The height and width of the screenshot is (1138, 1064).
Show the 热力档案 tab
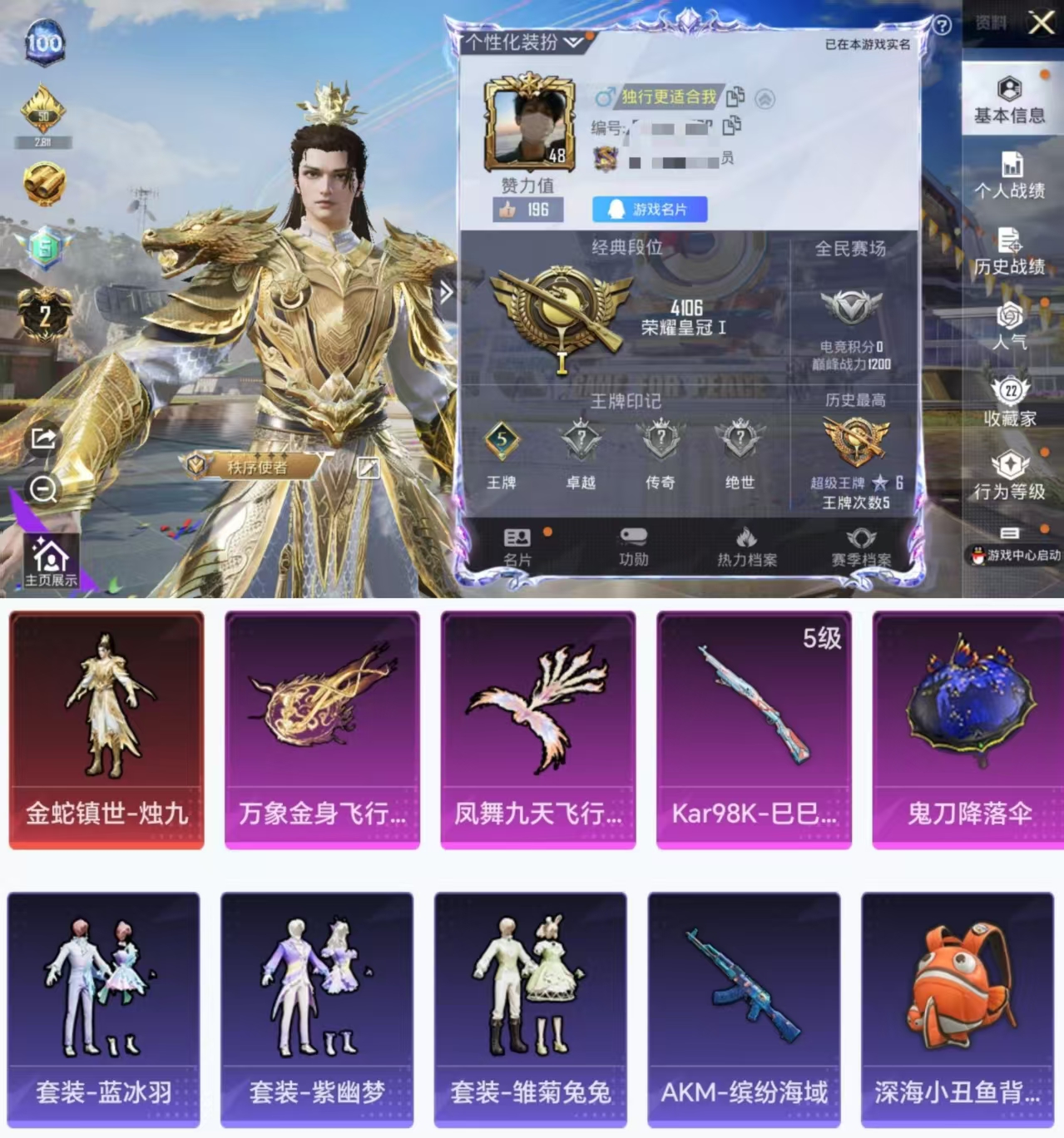coord(746,547)
